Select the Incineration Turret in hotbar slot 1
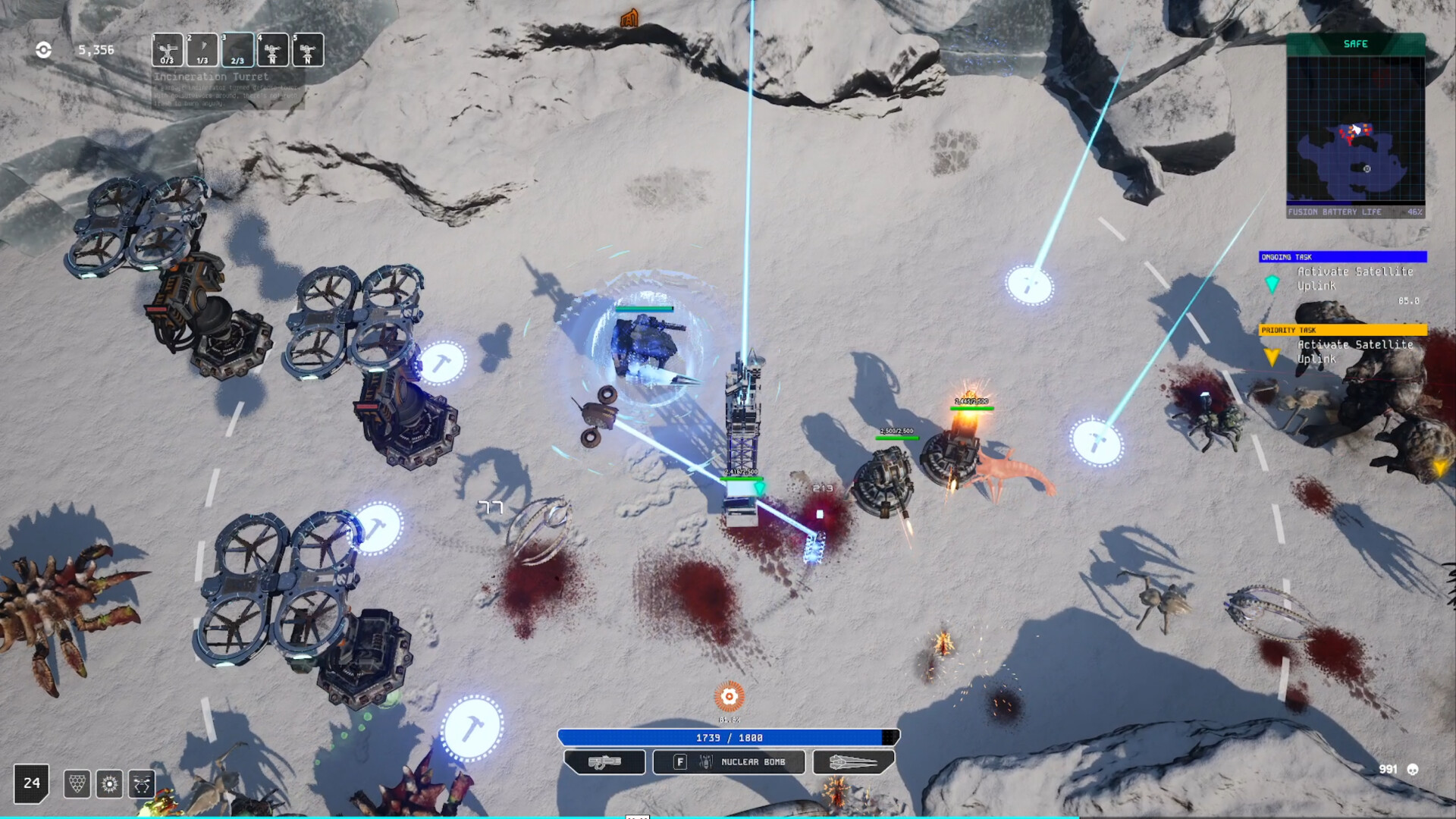This screenshot has height=819, width=1456. [168, 49]
